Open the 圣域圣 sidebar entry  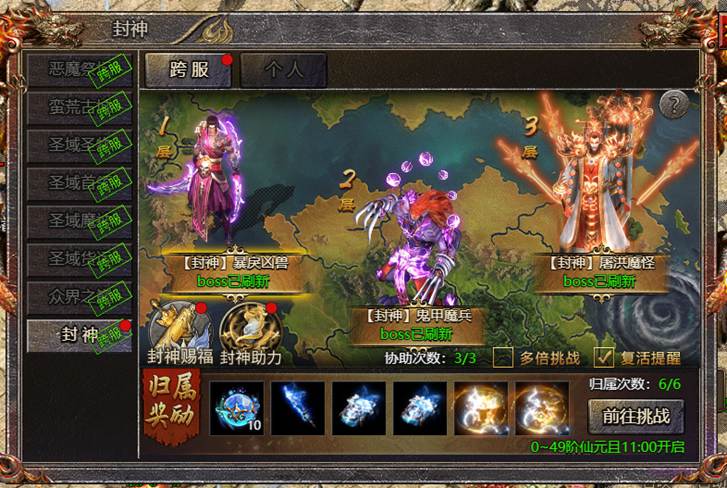pyautogui.click(x=78, y=143)
